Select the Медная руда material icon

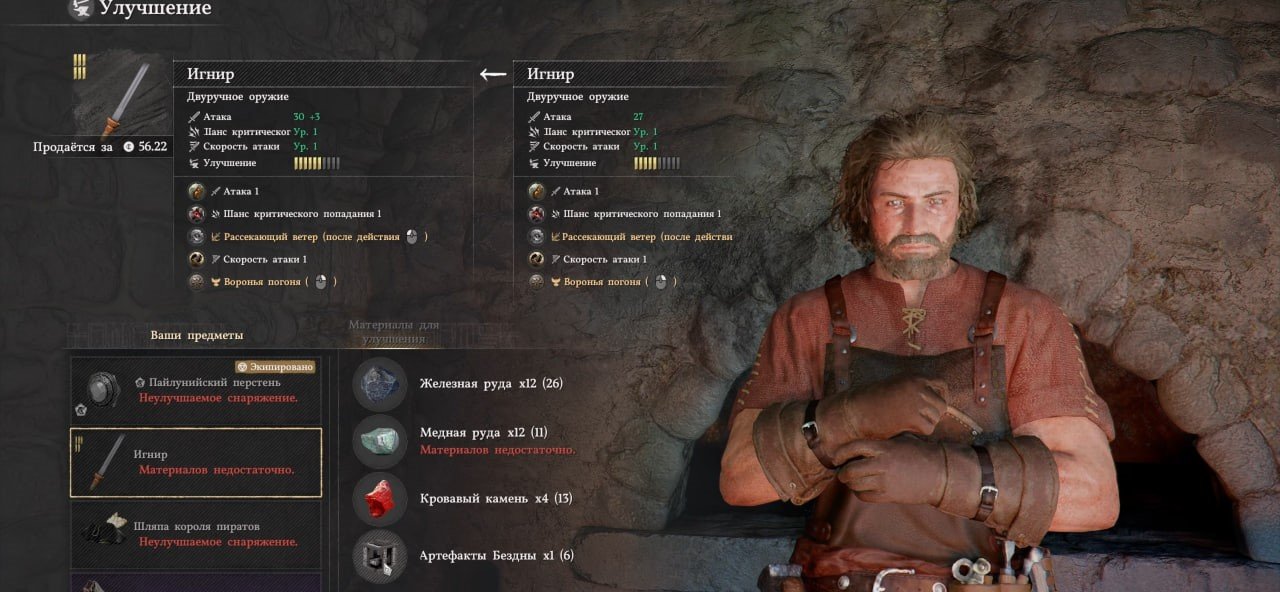(380, 441)
